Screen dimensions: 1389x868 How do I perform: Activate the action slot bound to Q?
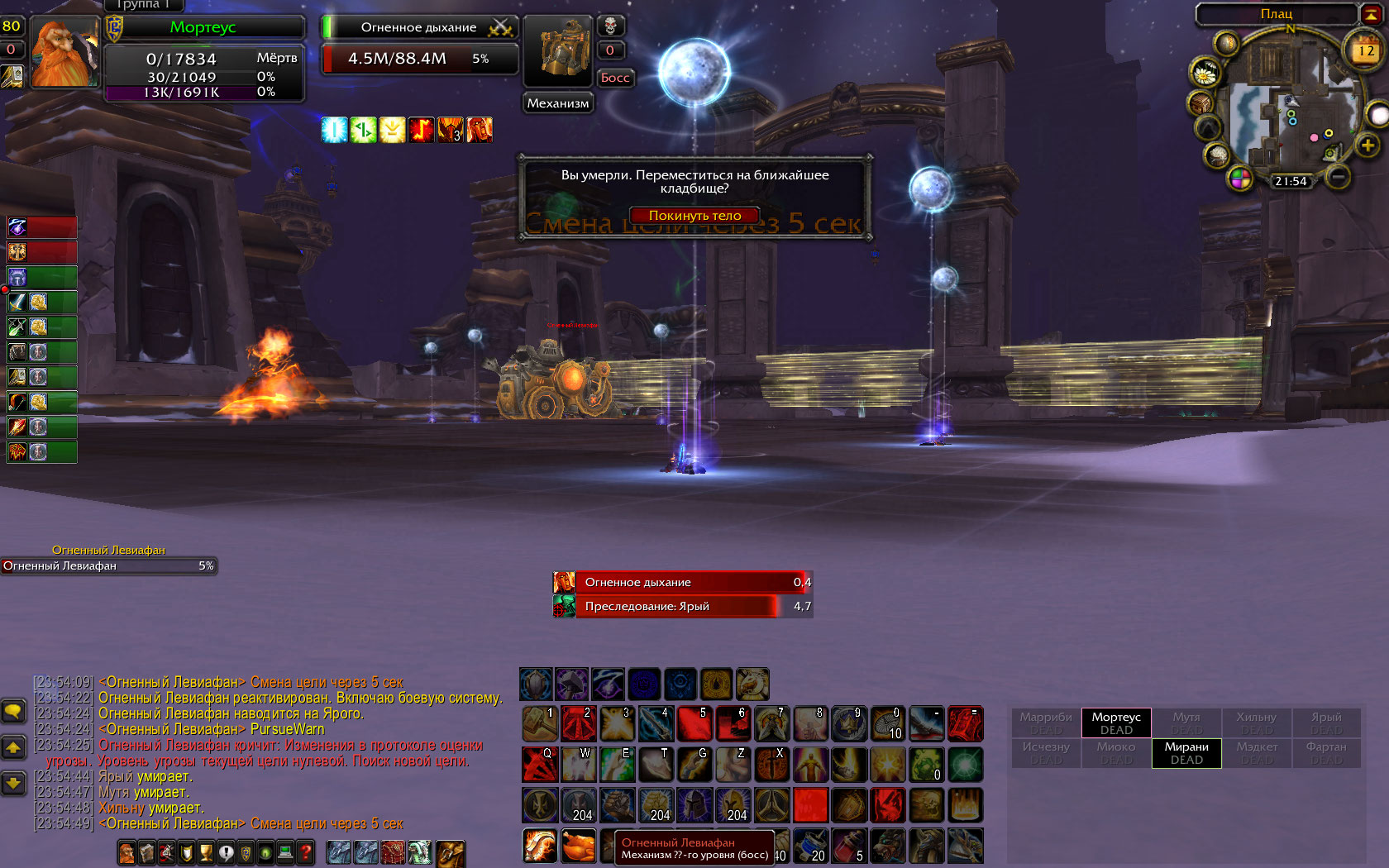pos(539,765)
